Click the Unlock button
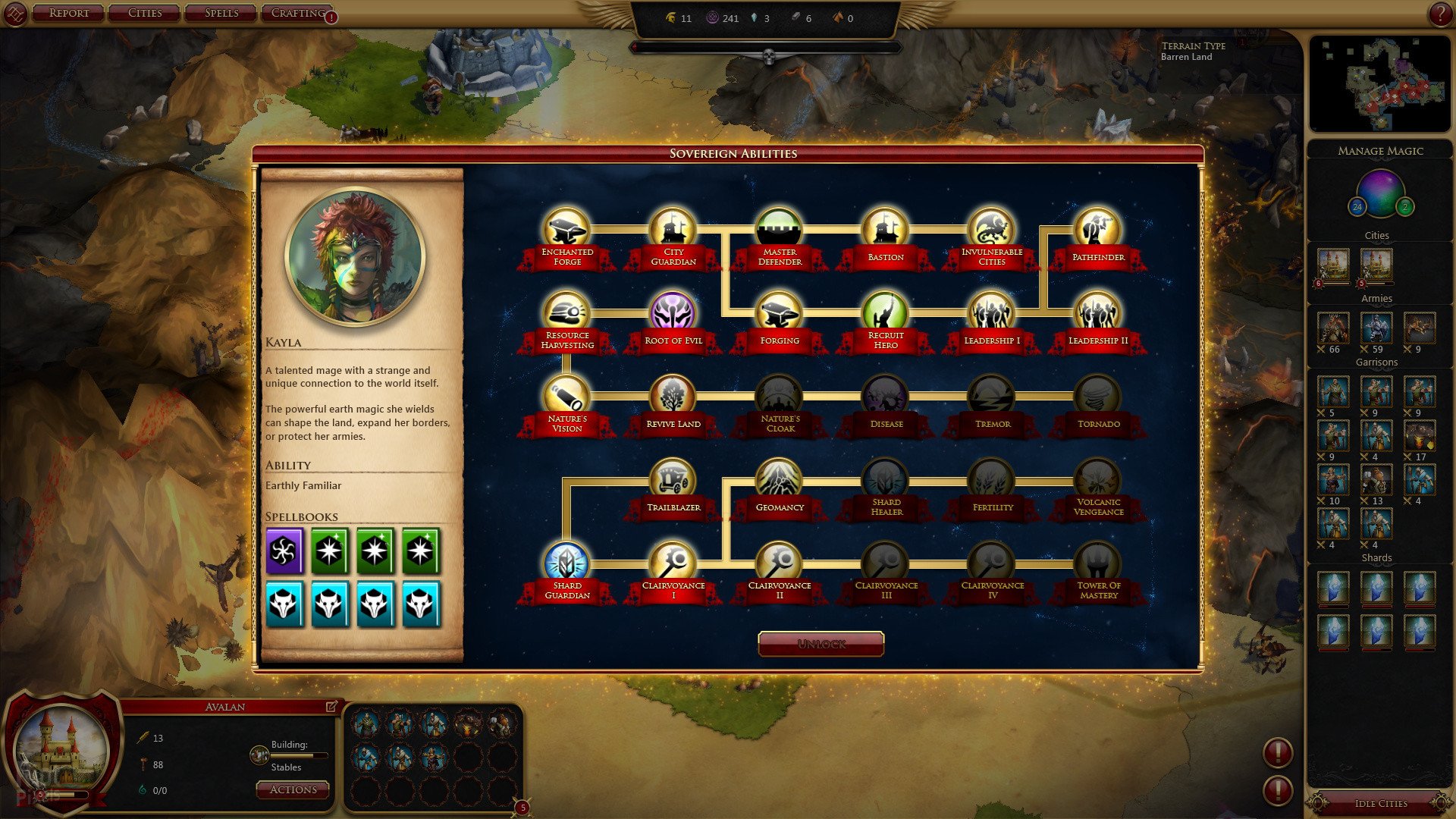This screenshot has height=819, width=1456. 821,644
